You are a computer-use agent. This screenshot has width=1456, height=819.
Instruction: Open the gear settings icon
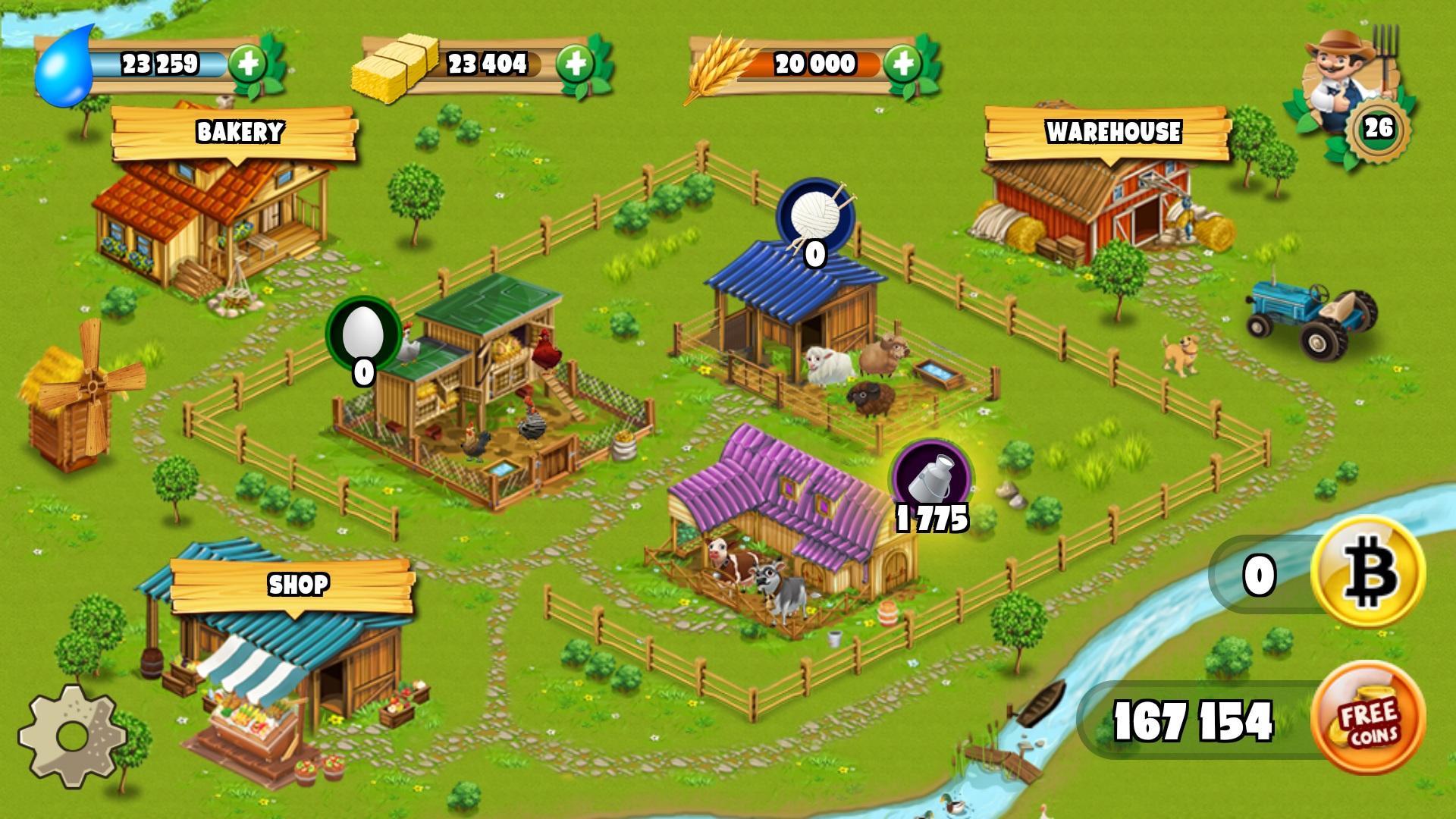73,736
